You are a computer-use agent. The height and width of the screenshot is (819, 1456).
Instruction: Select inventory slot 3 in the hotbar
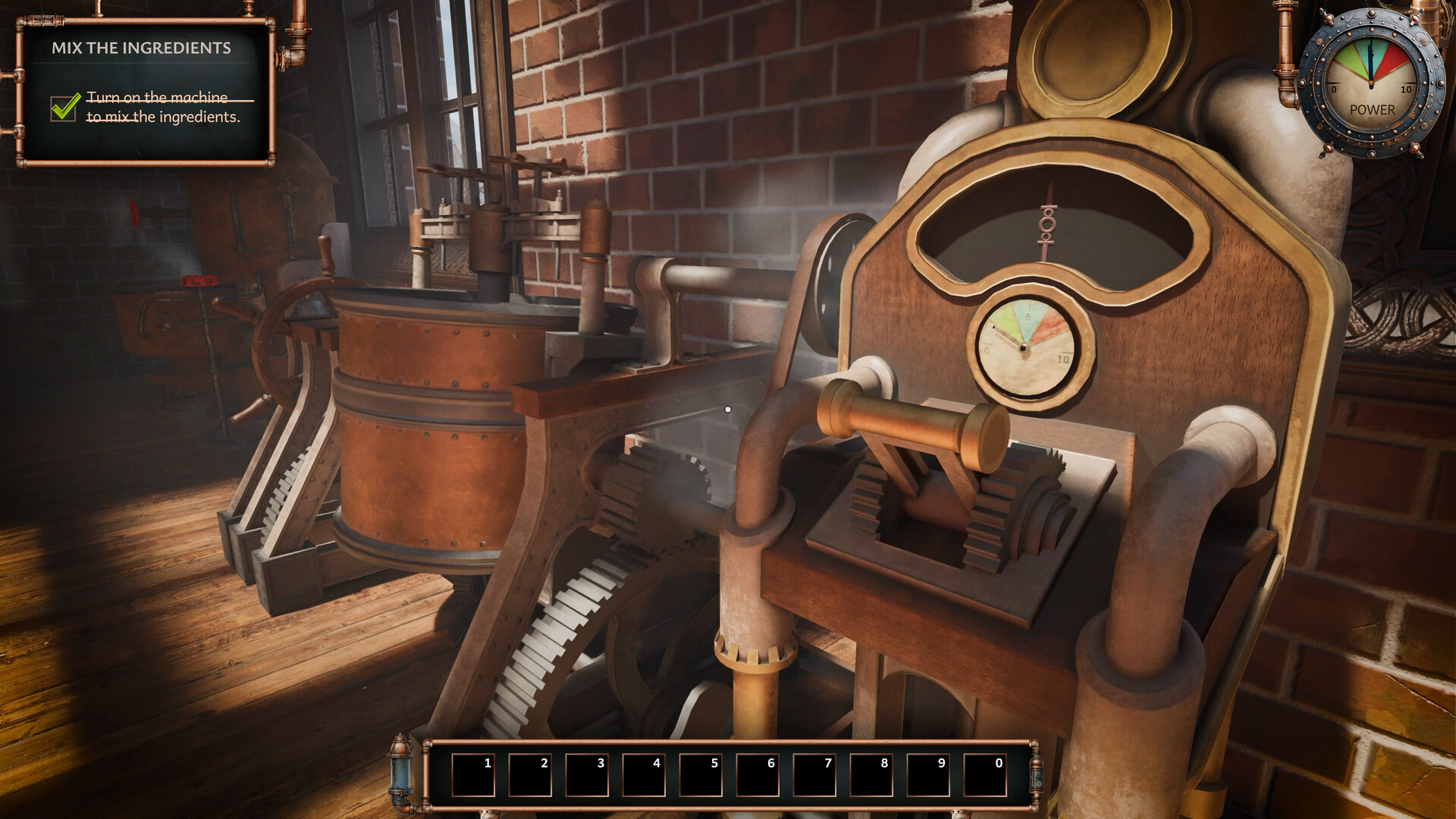pos(590,768)
